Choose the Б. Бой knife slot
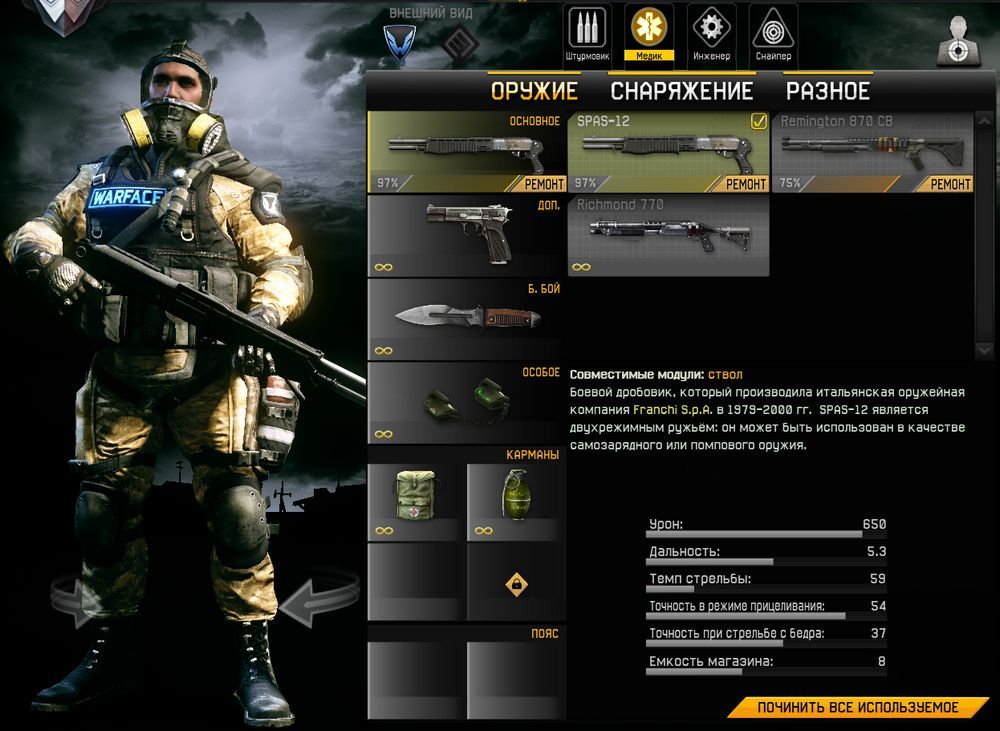 pyautogui.click(x=466, y=318)
